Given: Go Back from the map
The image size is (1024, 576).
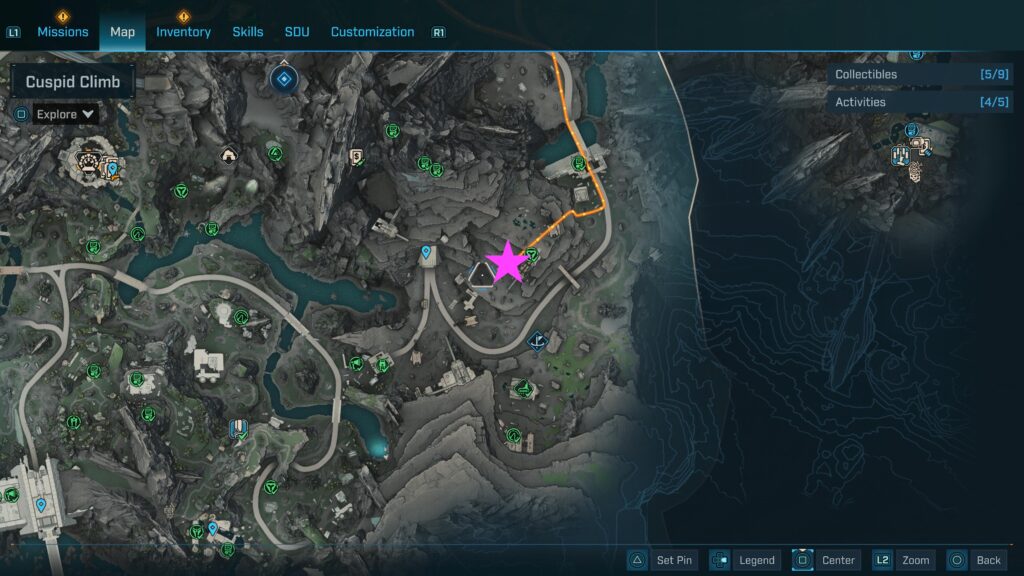Looking at the screenshot, I should (975, 560).
